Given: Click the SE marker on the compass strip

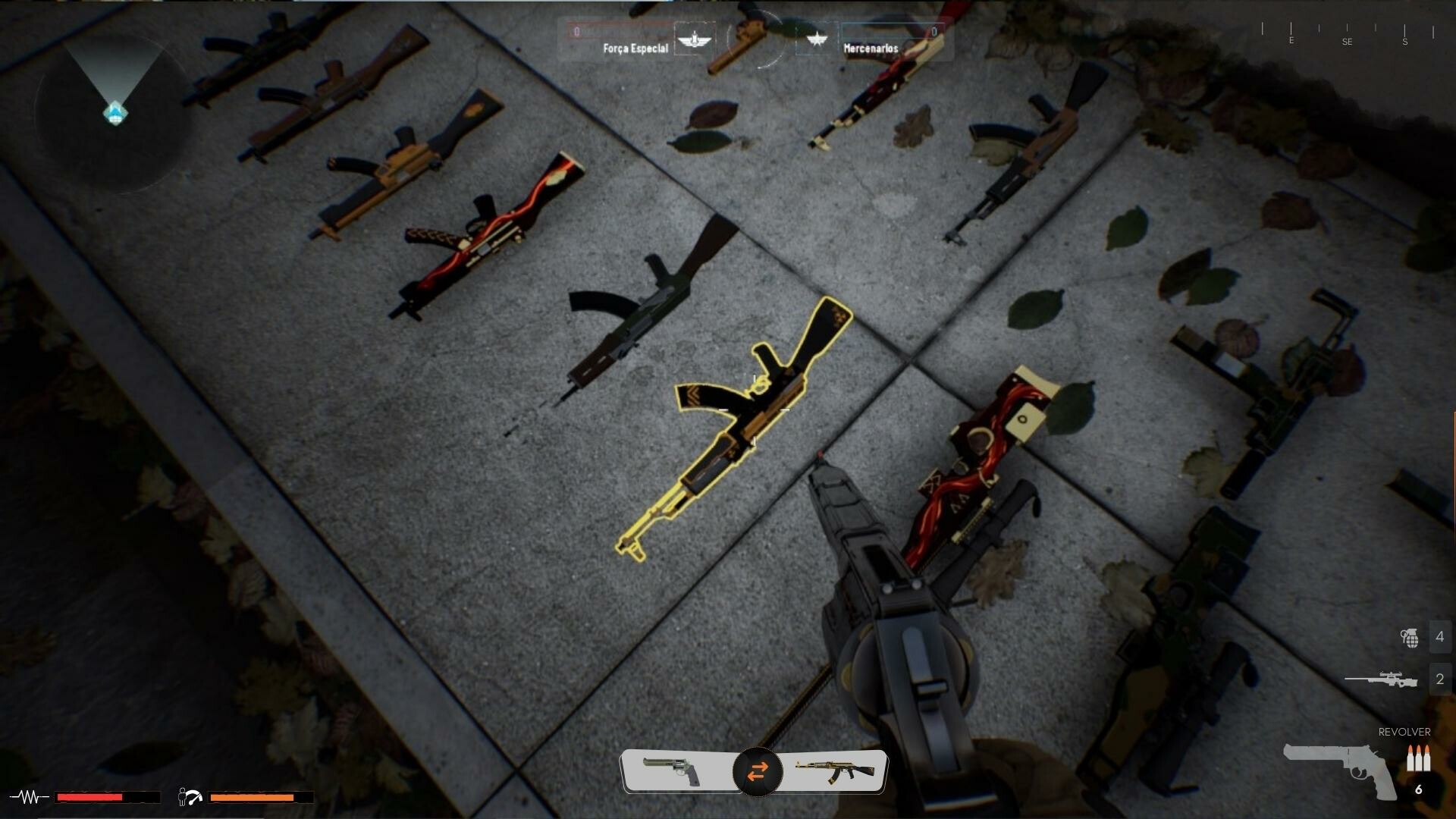Looking at the screenshot, I should point(1348,42).
